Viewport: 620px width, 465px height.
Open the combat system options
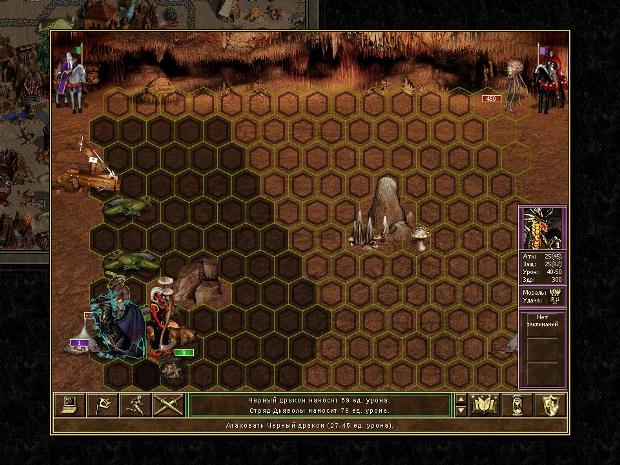(x=69, y=405)
